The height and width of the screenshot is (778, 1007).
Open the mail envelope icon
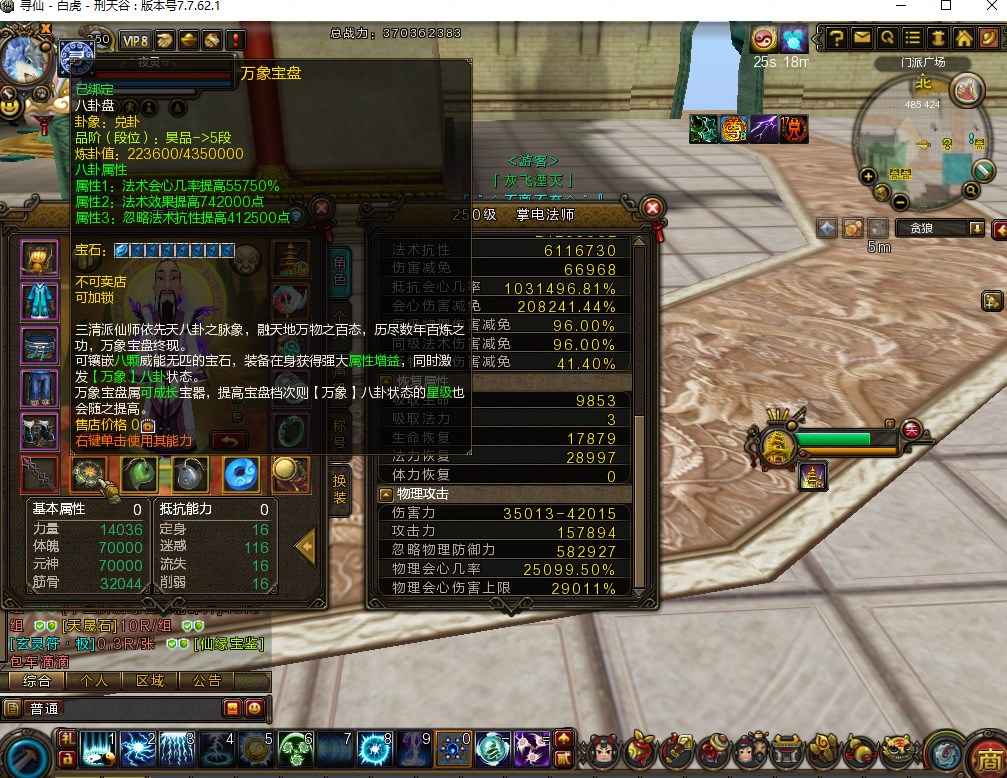pos(862,38)
